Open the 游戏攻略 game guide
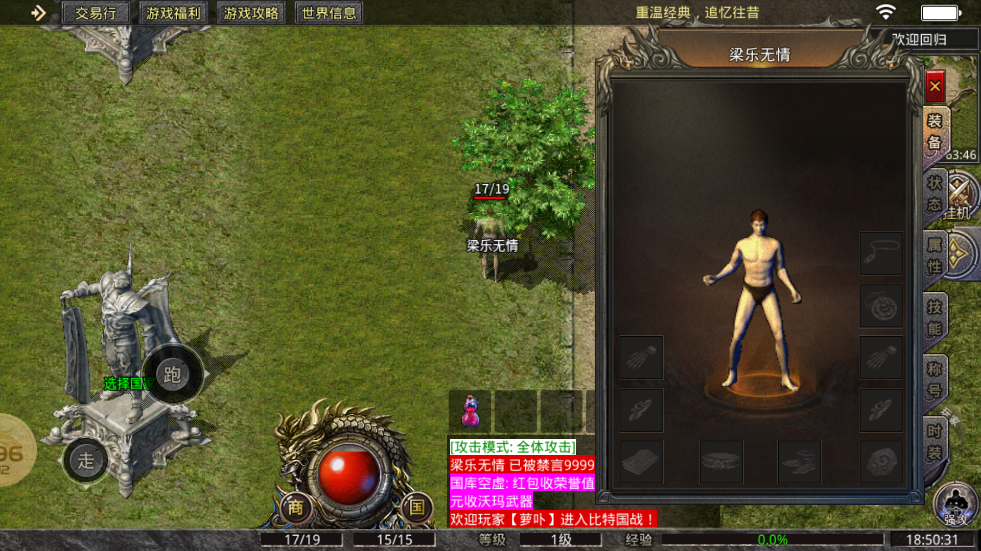The image size is (981, 551). click(x=251, y=13)
